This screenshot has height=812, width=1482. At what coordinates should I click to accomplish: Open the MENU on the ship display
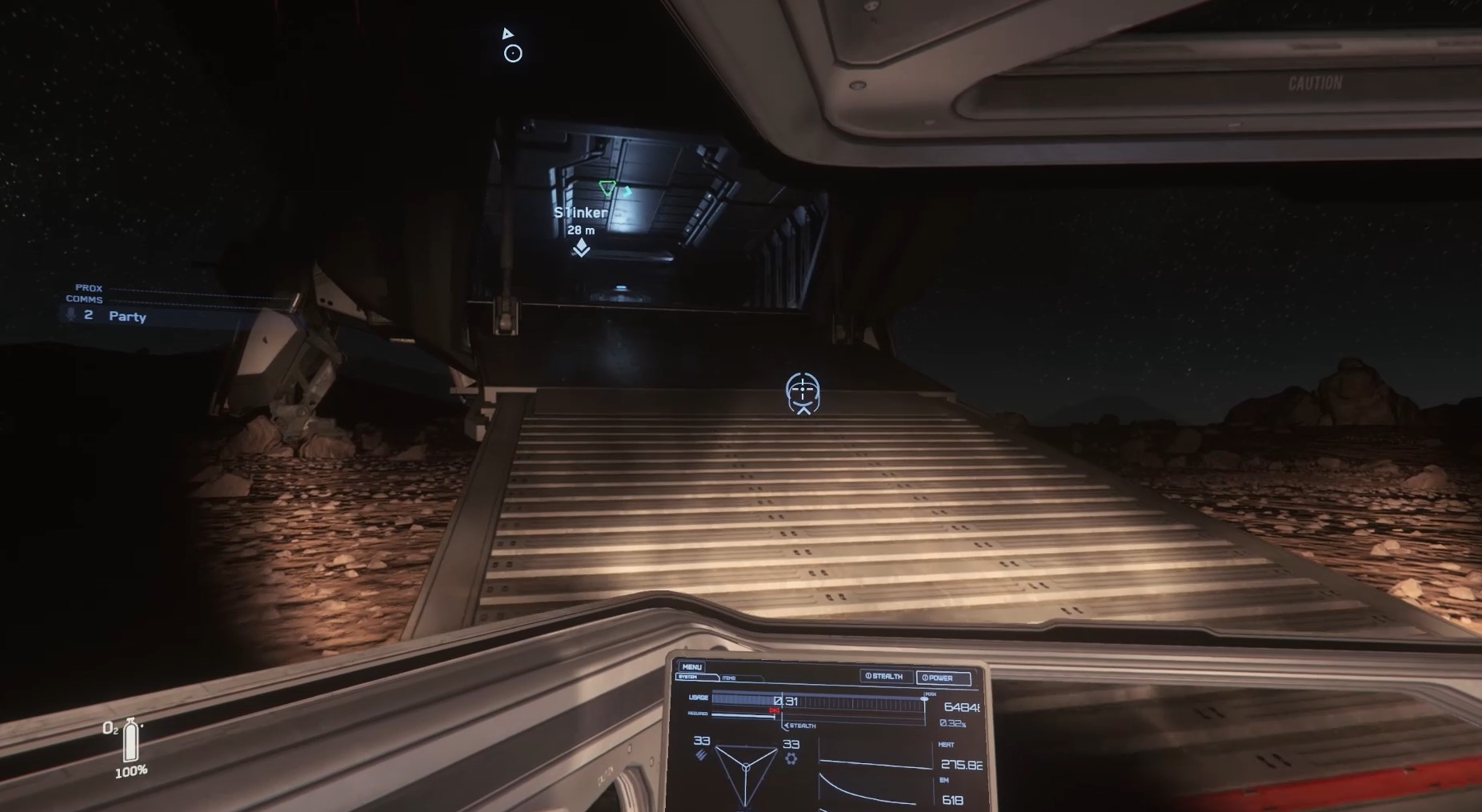tap(692, 666)
